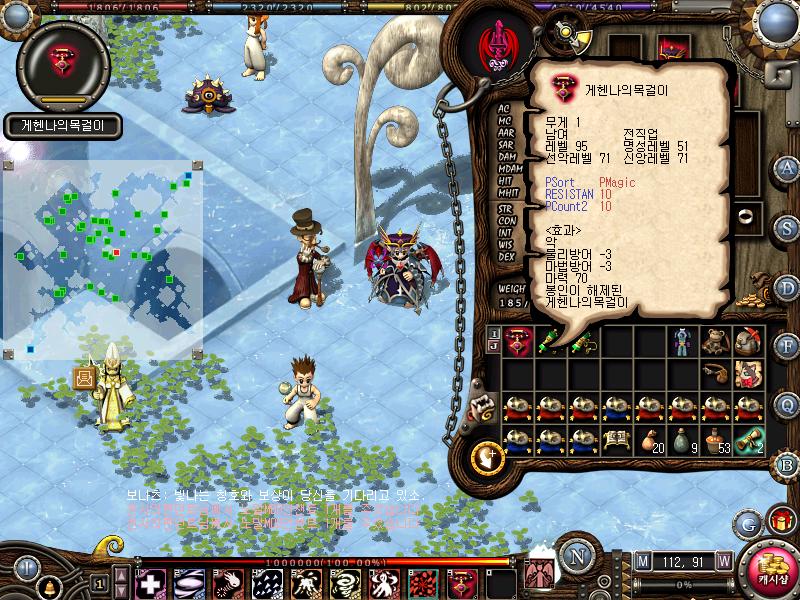Open the red gift box icon
The width and height of the screenshot is (800, 600).
pos(779,521)
